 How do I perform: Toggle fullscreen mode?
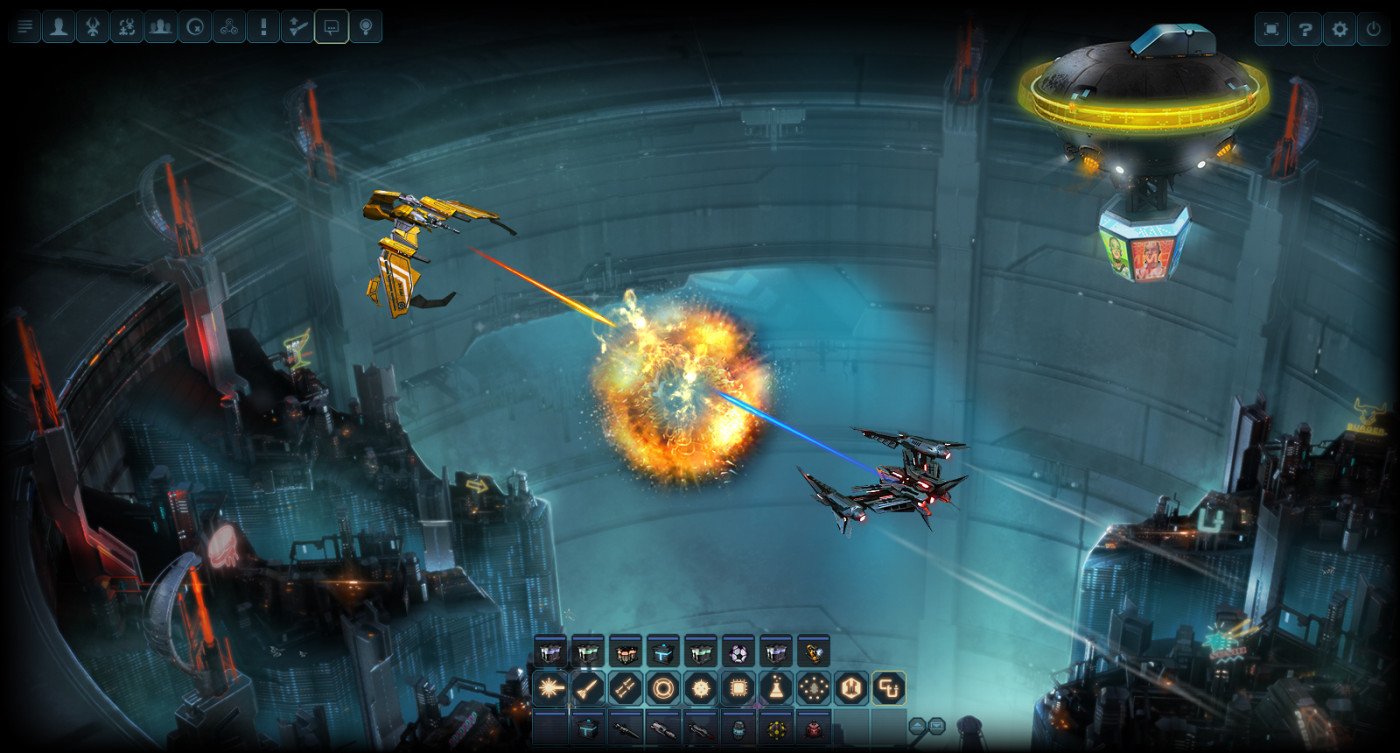(1271, 29)
